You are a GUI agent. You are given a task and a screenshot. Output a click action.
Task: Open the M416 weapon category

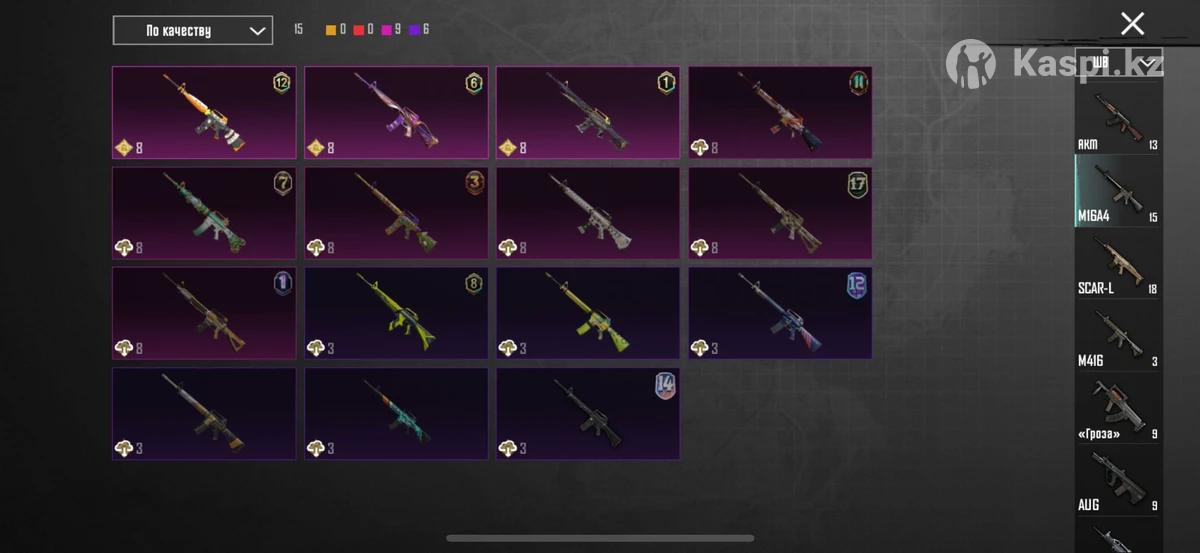tap(1118, 336)
